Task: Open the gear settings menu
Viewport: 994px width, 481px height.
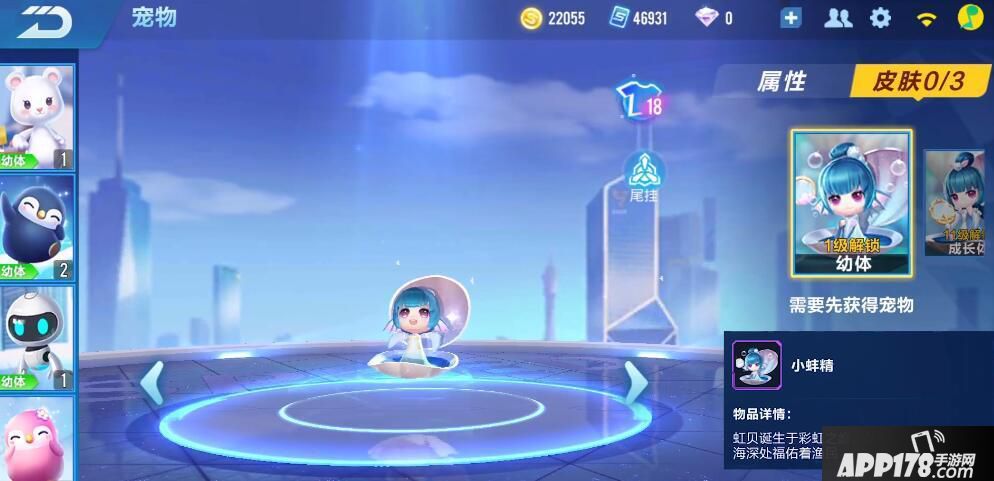Action: click(x=880, y=18)
